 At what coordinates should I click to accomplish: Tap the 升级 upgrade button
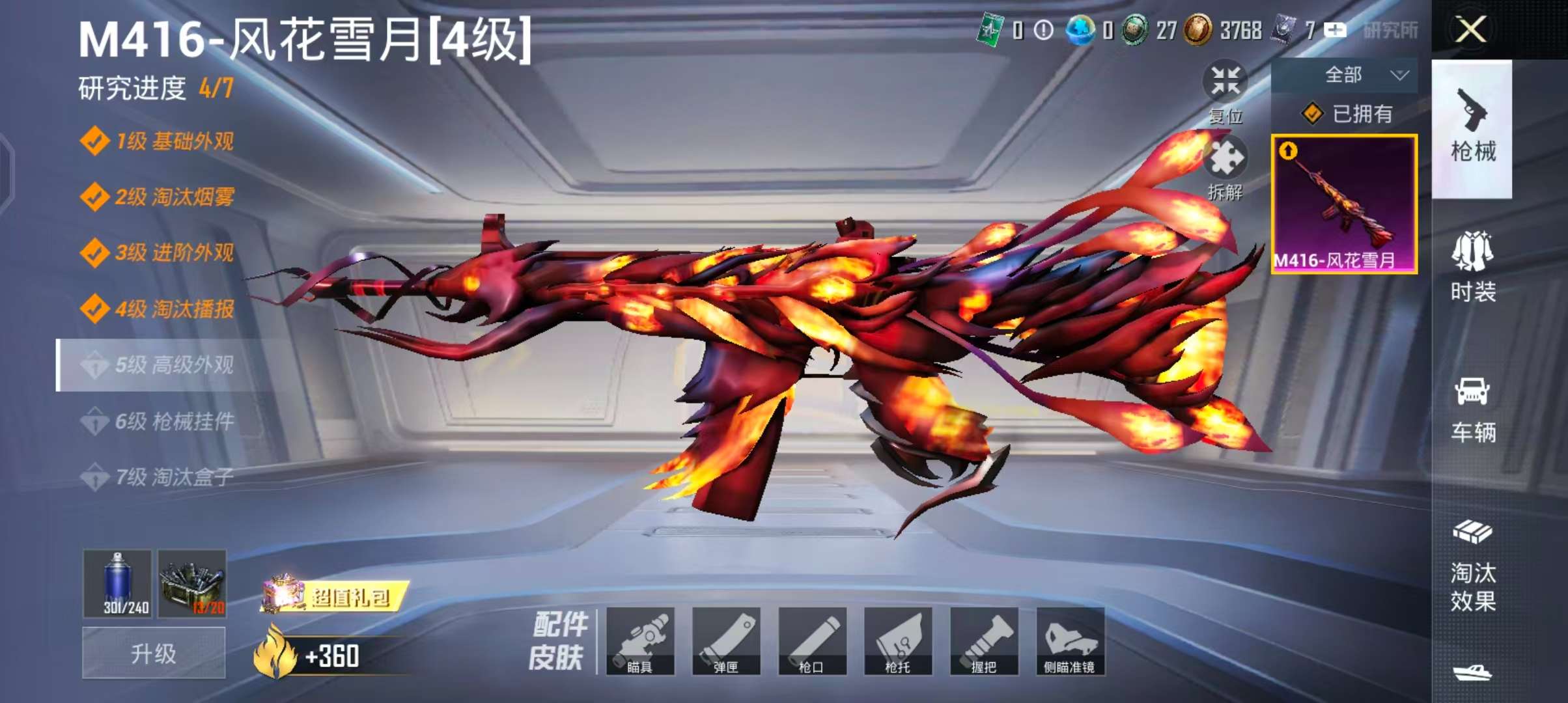[154, 653]
